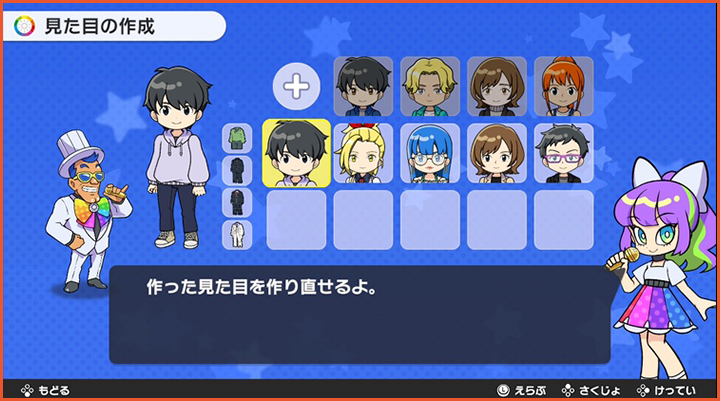This screenshot has width=720, height=401.
Task: Add a new look with the plus button
Action: [x=296, y=87]
